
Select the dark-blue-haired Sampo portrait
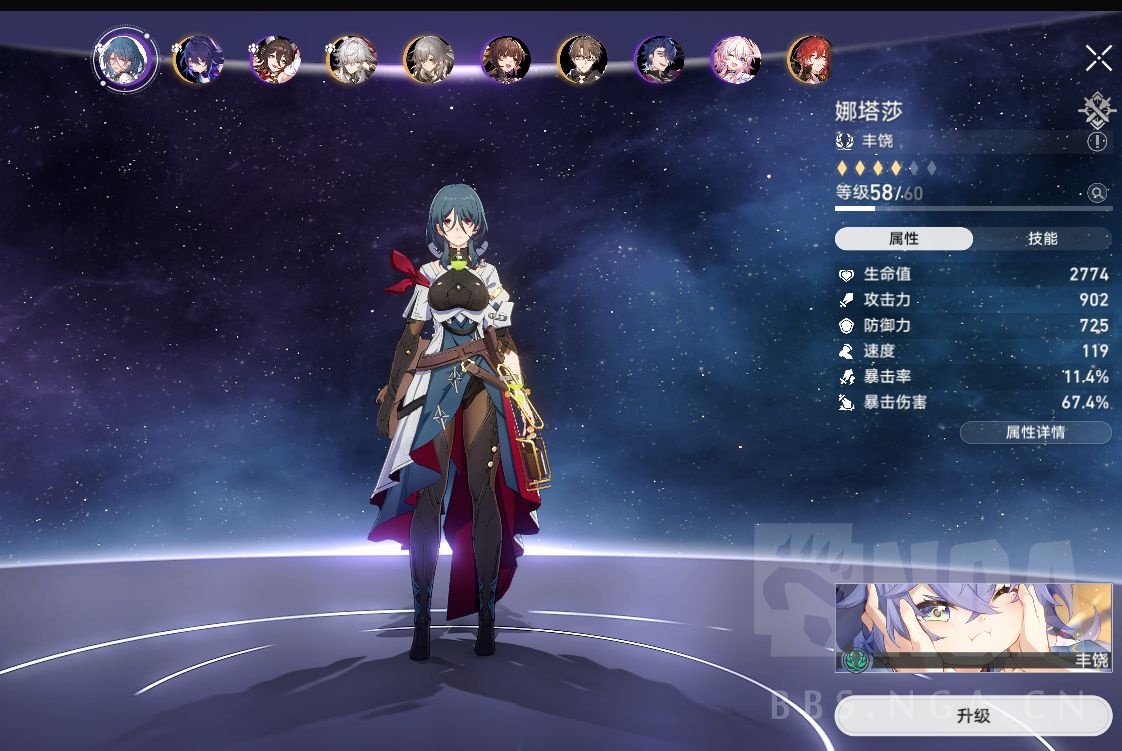pyautogui.click(x=659, y=59)
